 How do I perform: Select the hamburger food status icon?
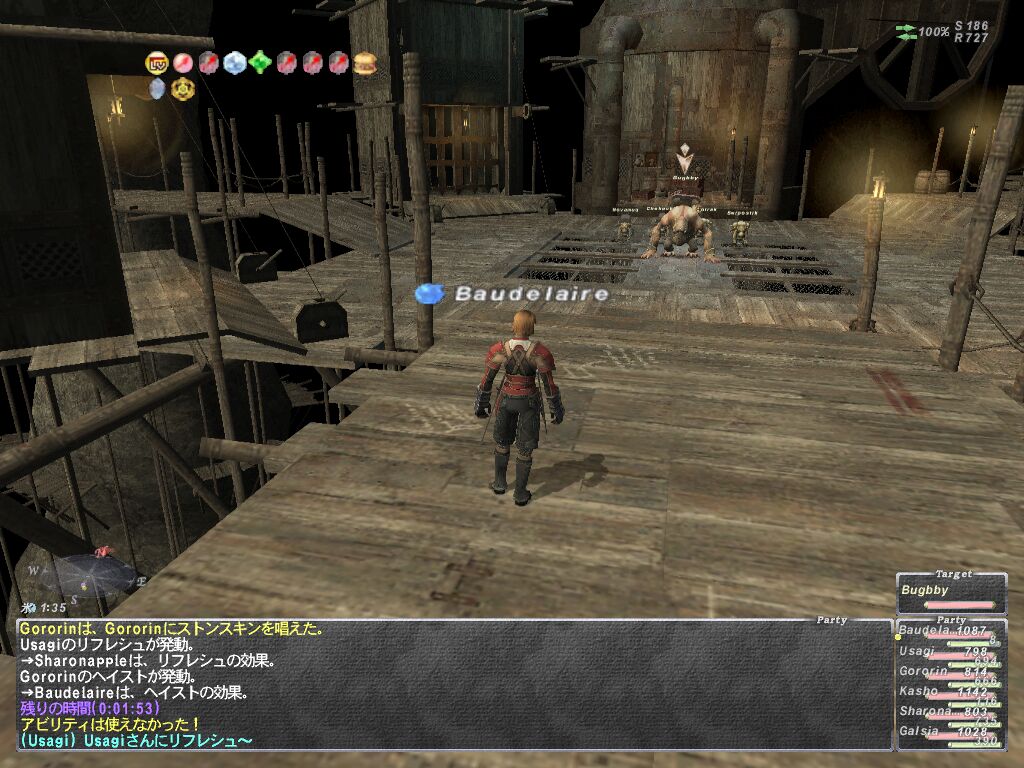point(365,63)
